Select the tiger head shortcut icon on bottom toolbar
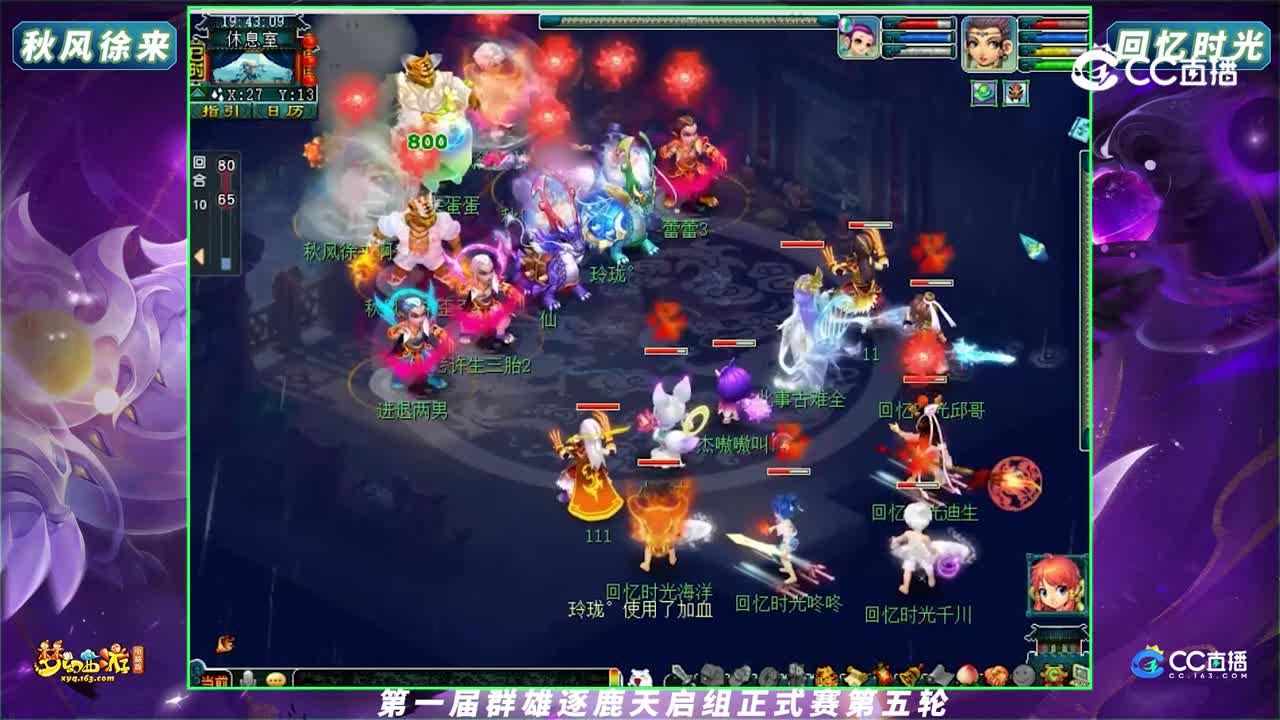The image size is (1280, 720). coord(826,675)
